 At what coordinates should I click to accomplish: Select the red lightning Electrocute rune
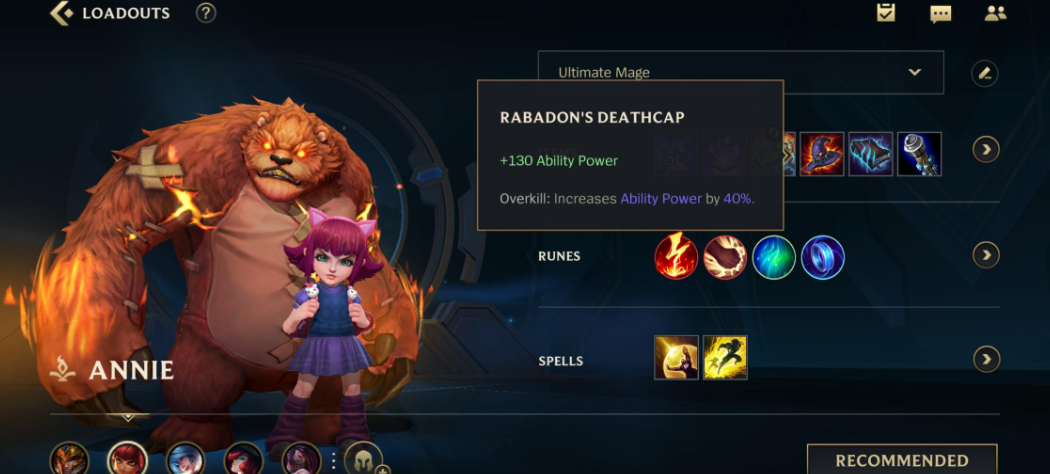[676, 256]
